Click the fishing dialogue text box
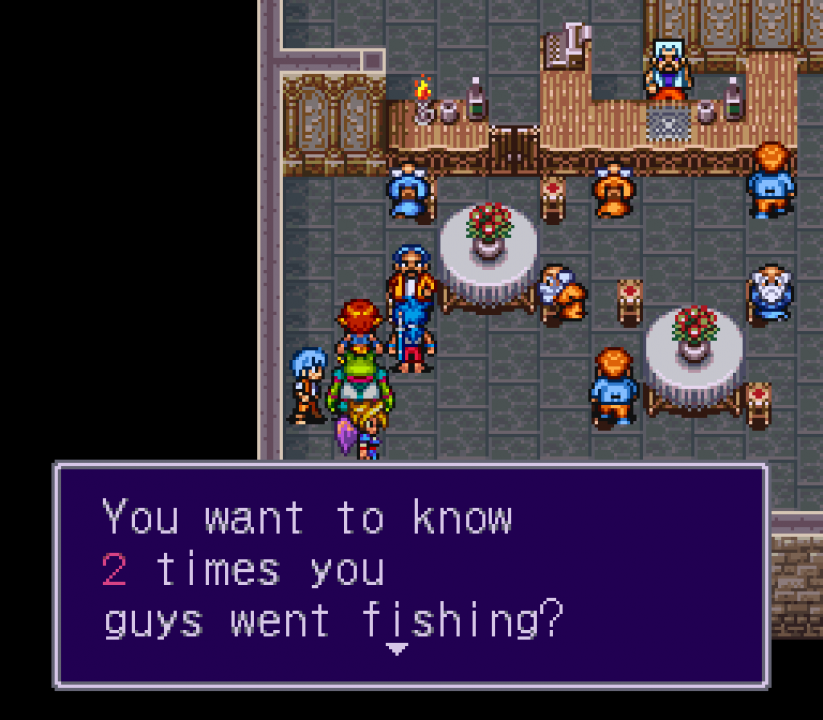This screenshot has height=720, width=823. (x=411, y=574)
